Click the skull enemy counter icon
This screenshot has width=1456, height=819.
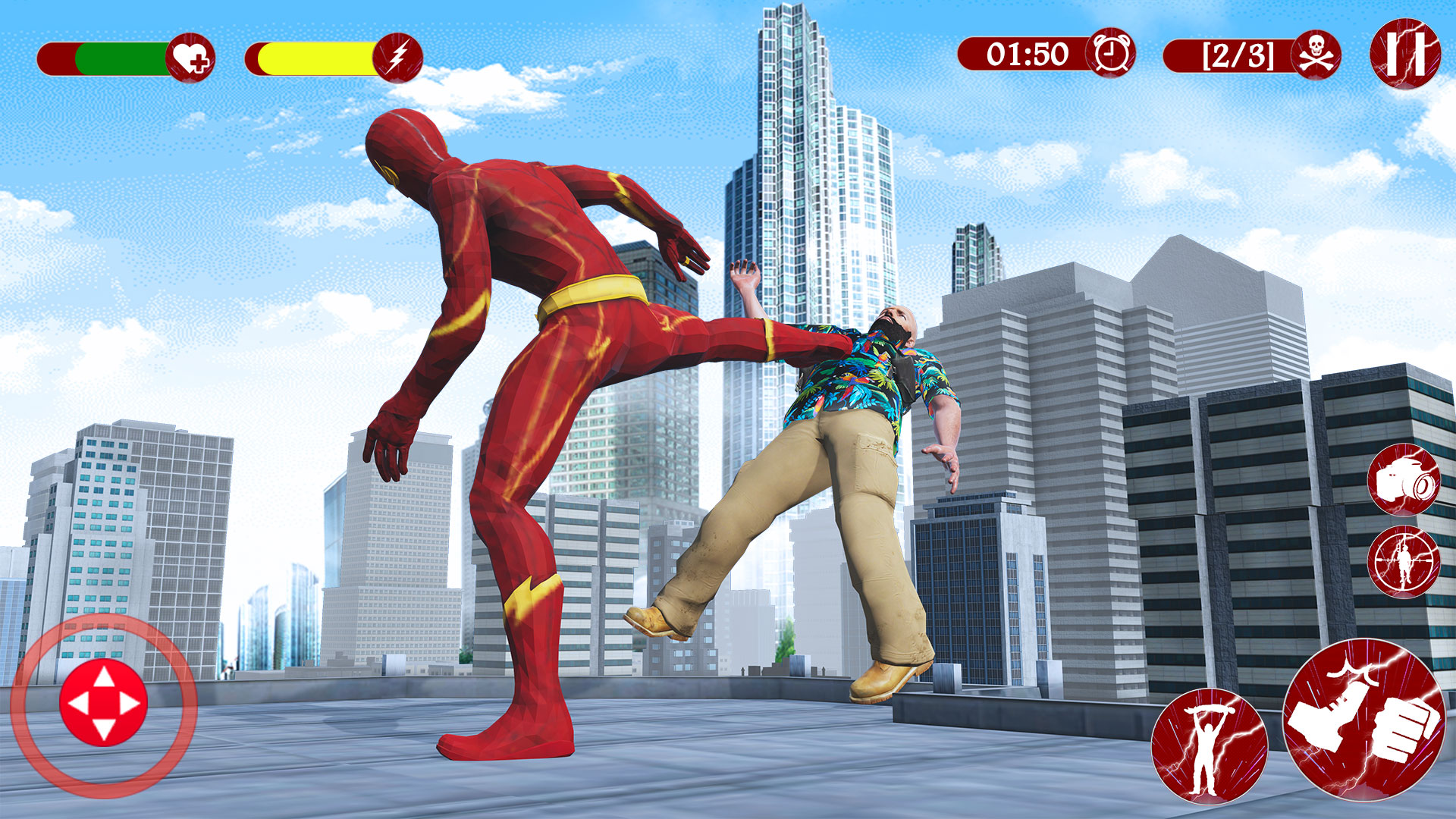1316,55
